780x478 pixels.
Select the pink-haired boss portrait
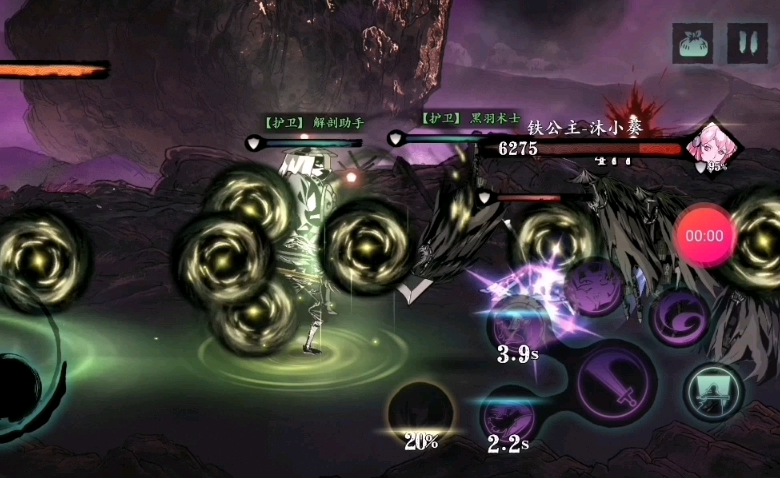(x=714, y=147)
